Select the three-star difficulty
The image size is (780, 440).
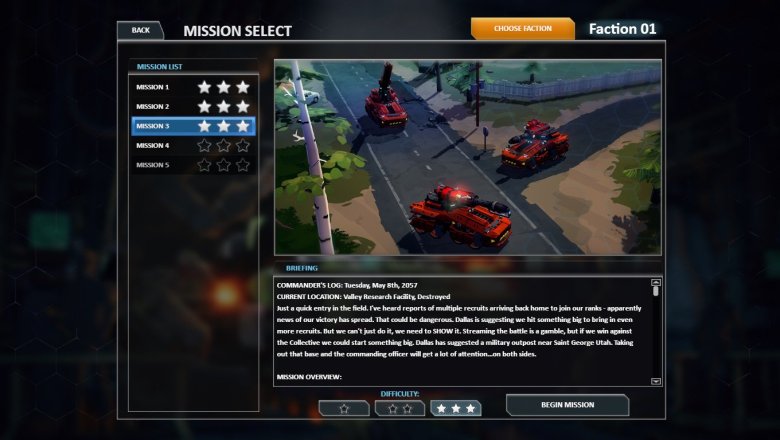(456, 408)
